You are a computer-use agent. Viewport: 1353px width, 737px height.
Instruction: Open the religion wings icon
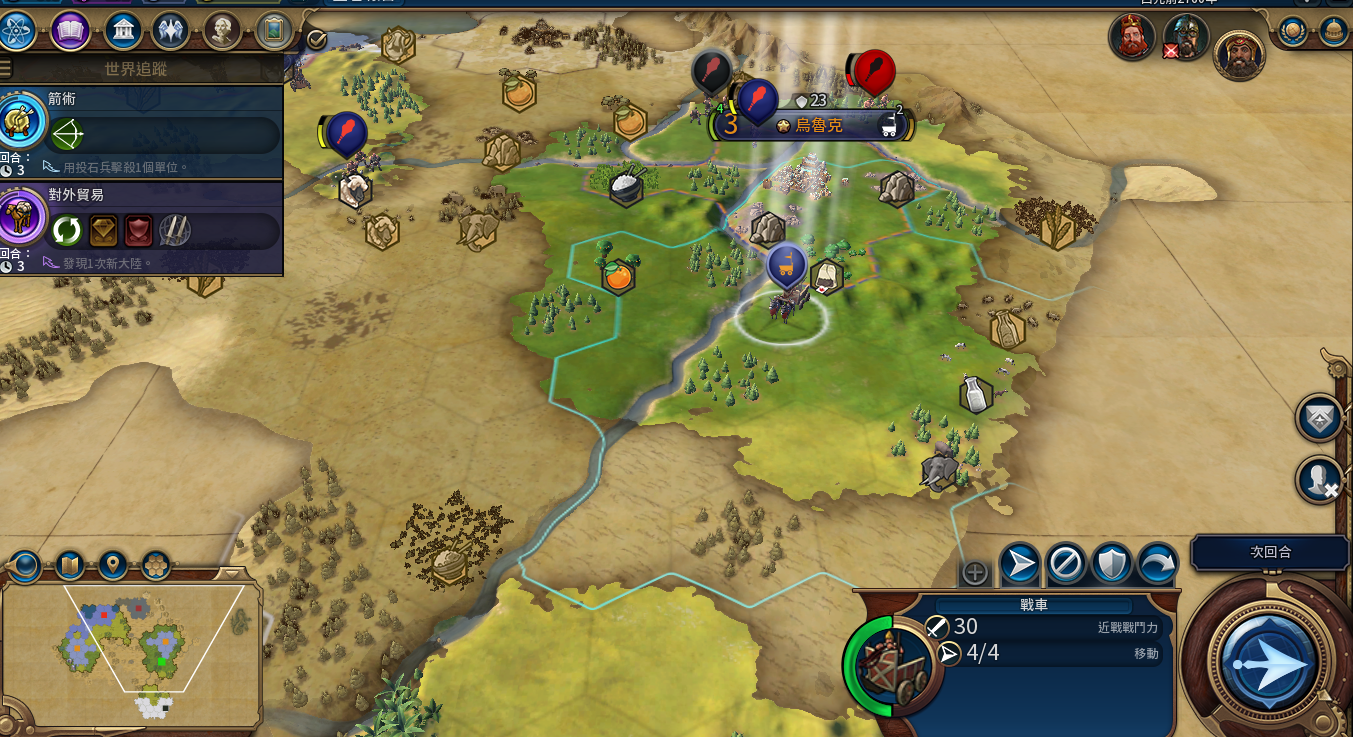(x=171, y=31)
